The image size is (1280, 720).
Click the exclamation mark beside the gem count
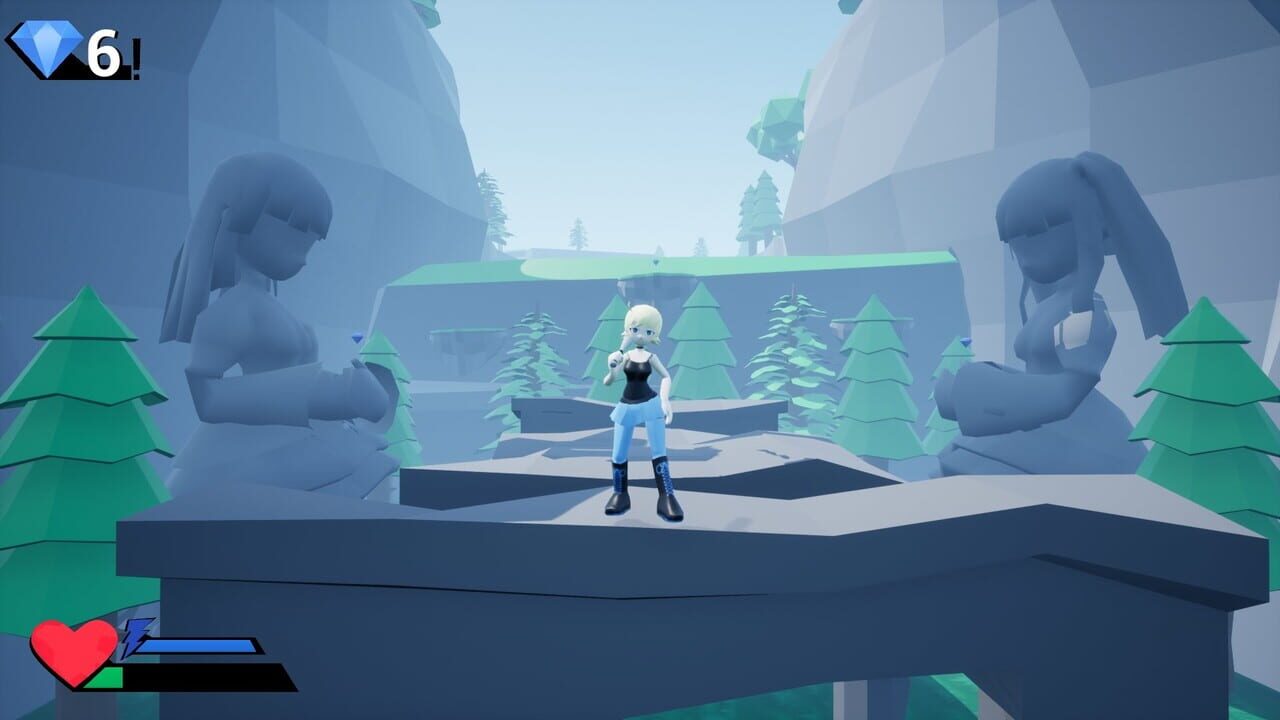click(135, 55)
